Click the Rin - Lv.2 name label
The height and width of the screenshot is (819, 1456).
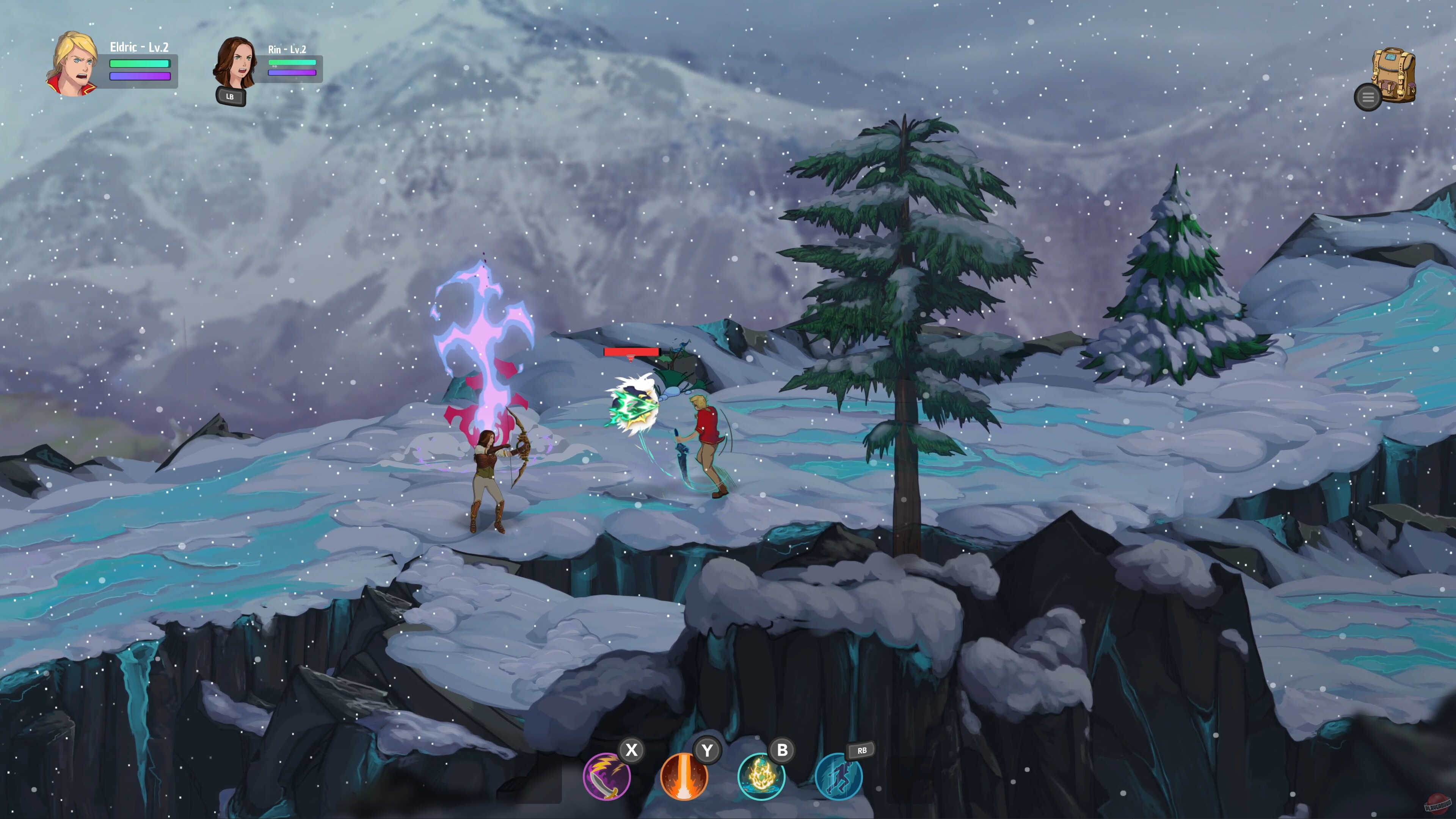[x=288, y=50]
